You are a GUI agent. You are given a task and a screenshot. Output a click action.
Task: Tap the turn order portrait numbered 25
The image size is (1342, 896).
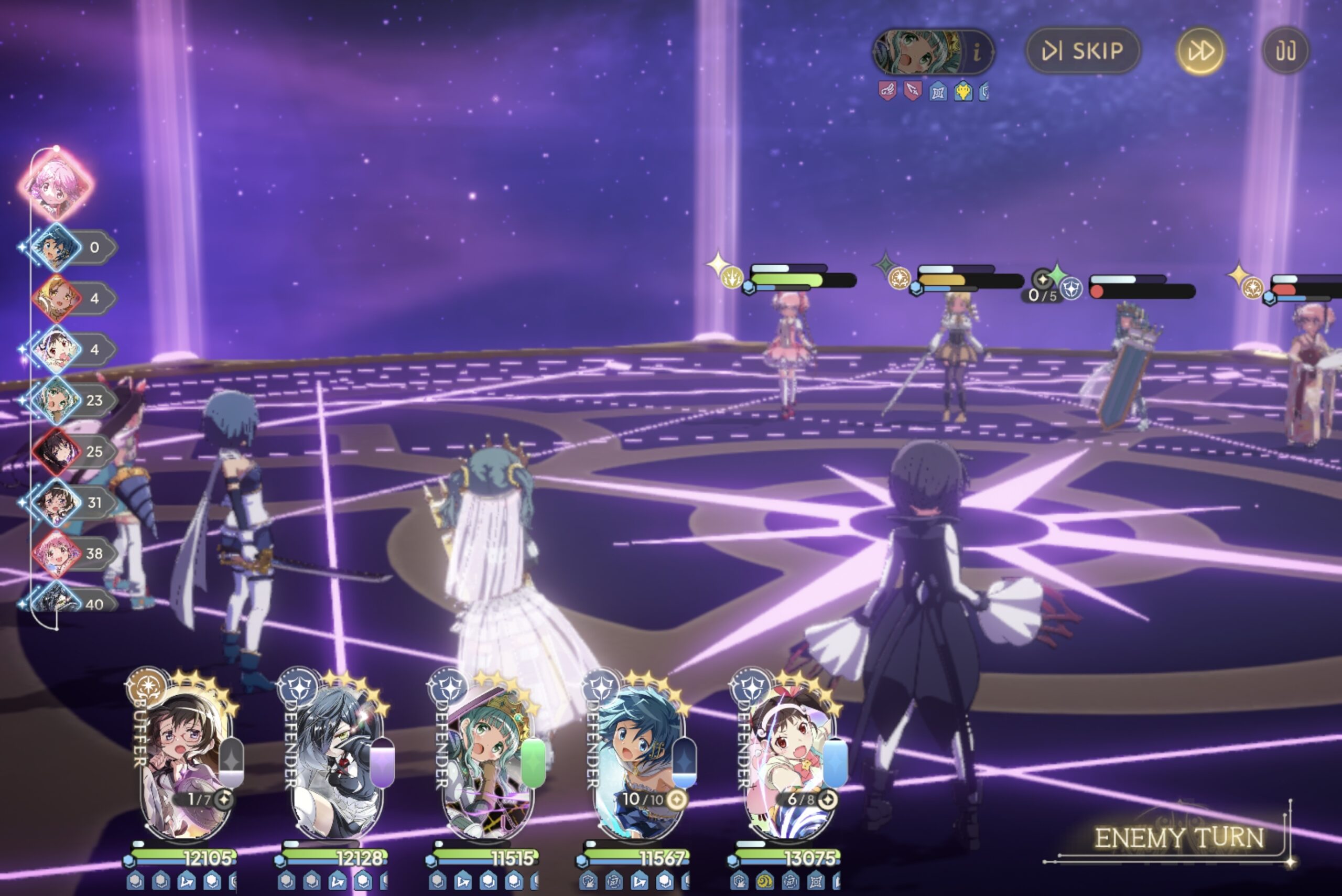(x=57, y=451)
